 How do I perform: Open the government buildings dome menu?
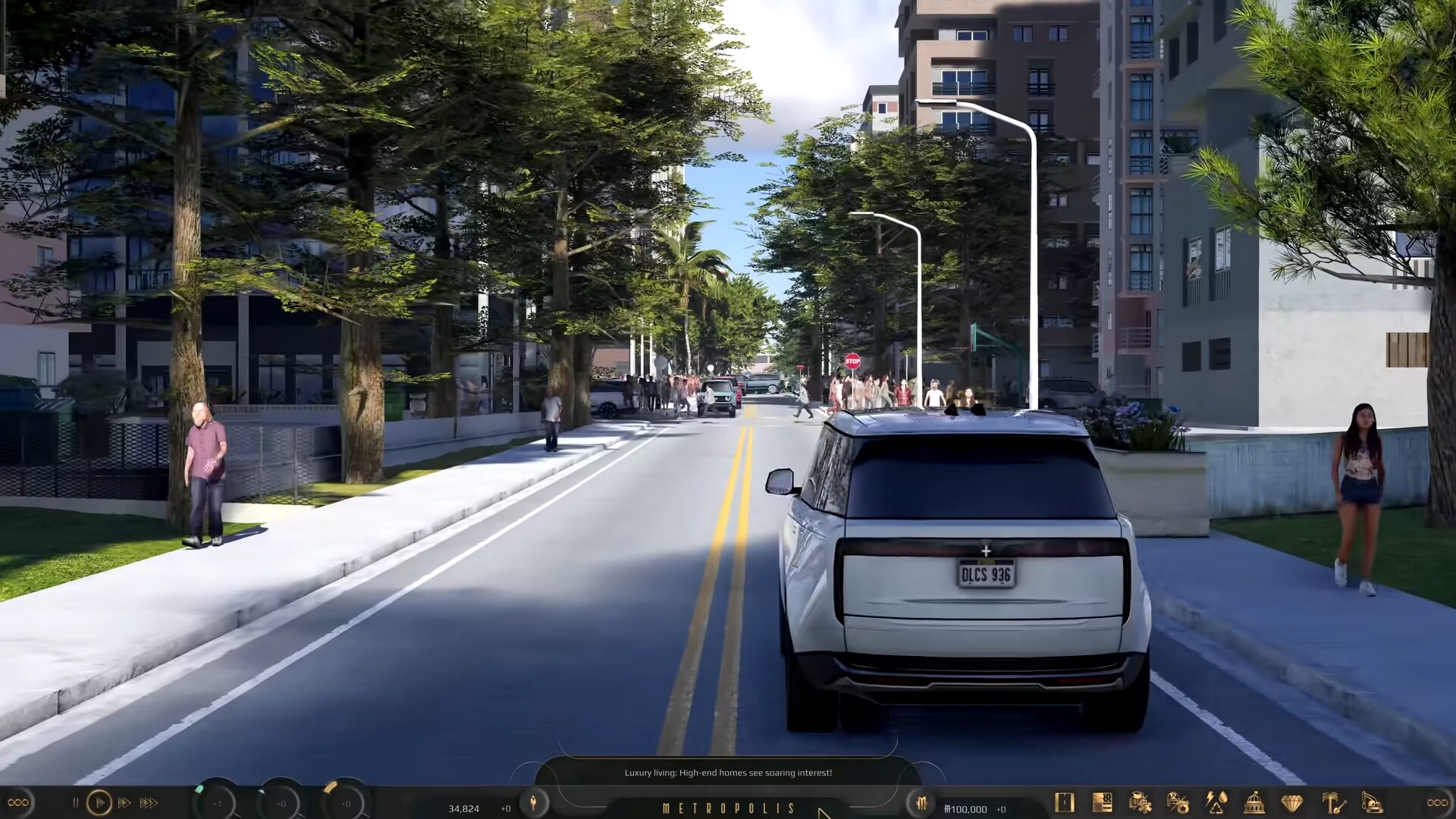[1254, 802]
